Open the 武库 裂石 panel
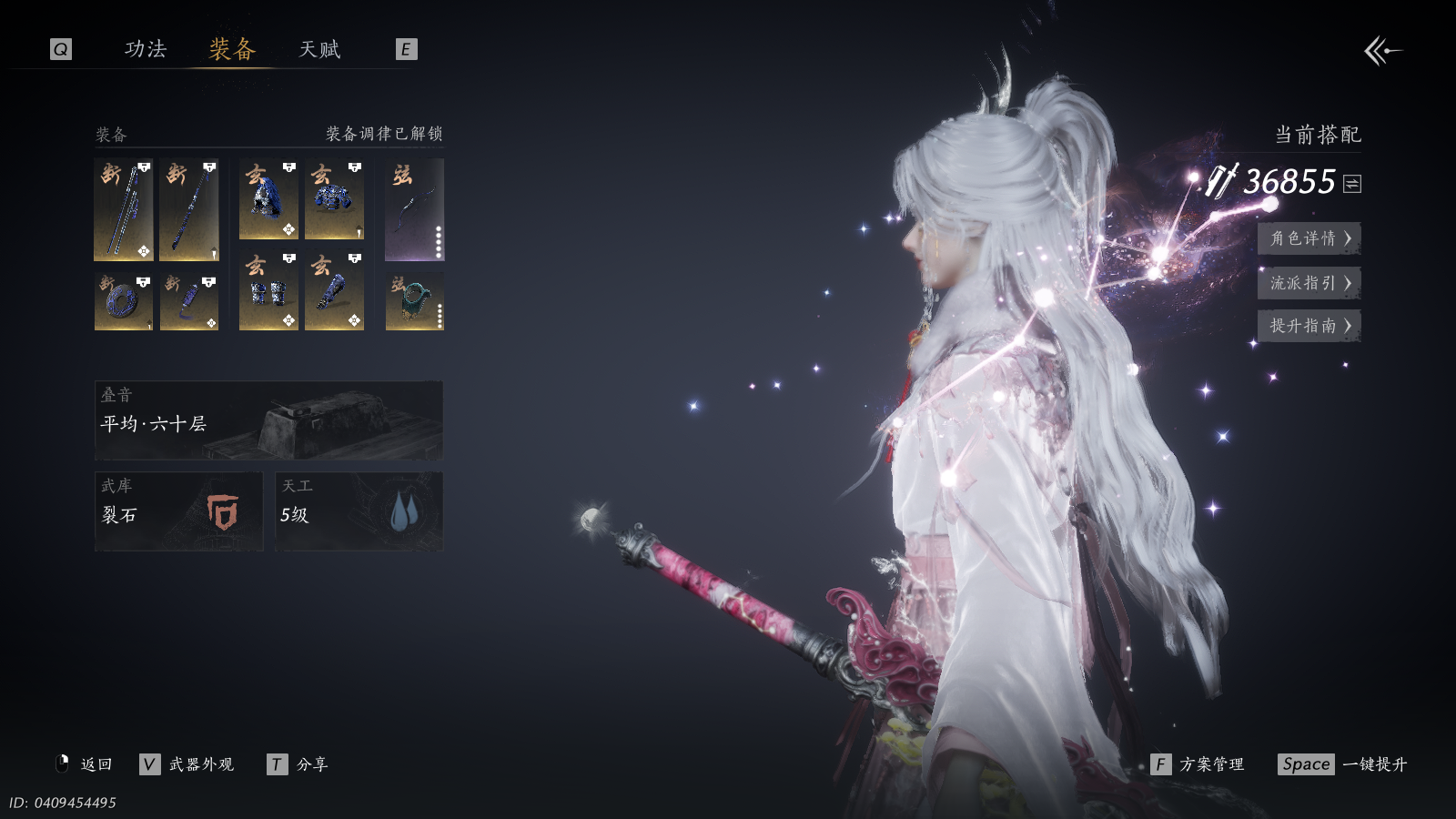This screenshot has width=1456, height=819. click(x=178, y=511)
